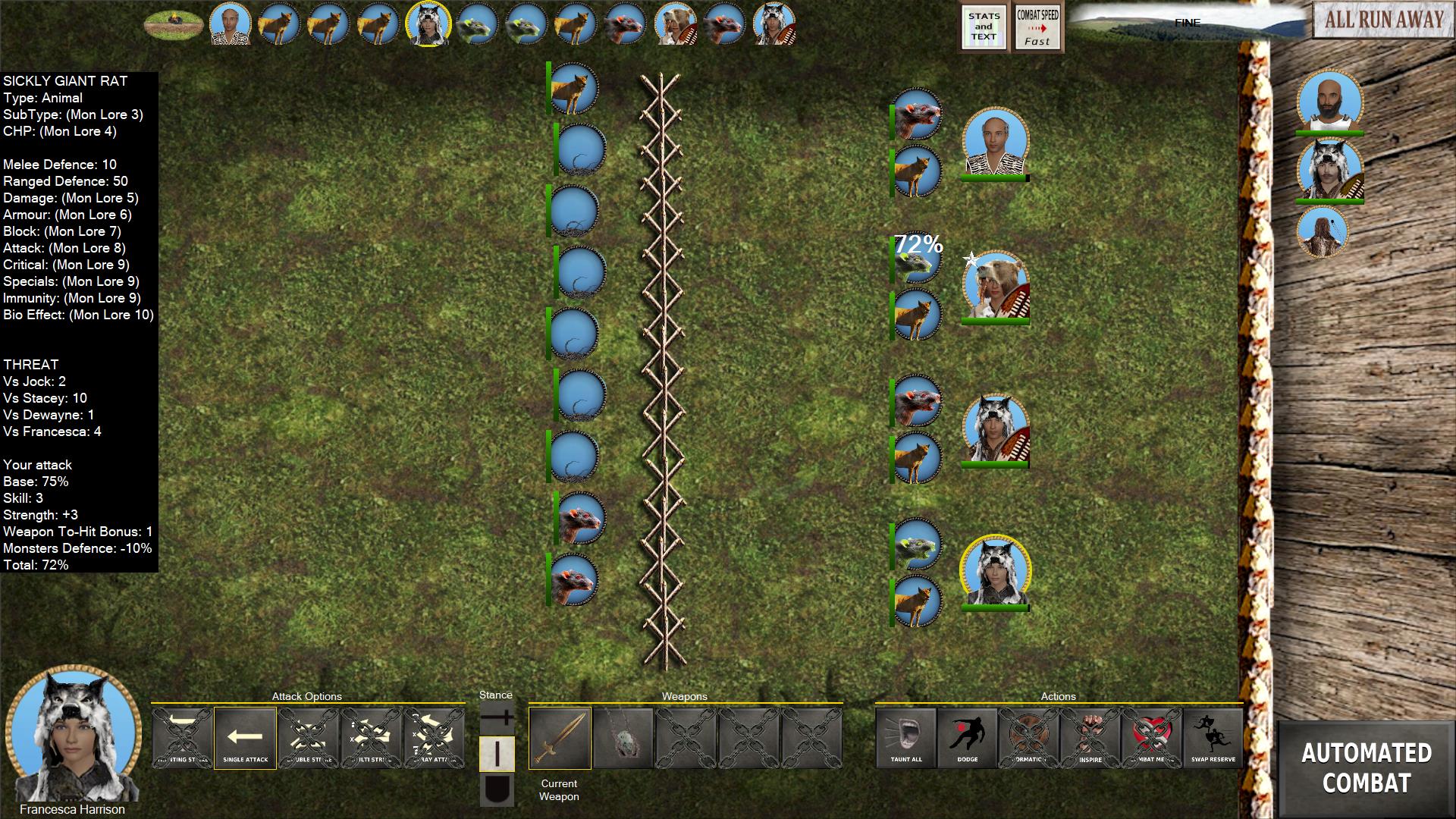Viewport: 1456px width, 819px height.
Task: Start Automated Combat
Action: (1367, 767)
